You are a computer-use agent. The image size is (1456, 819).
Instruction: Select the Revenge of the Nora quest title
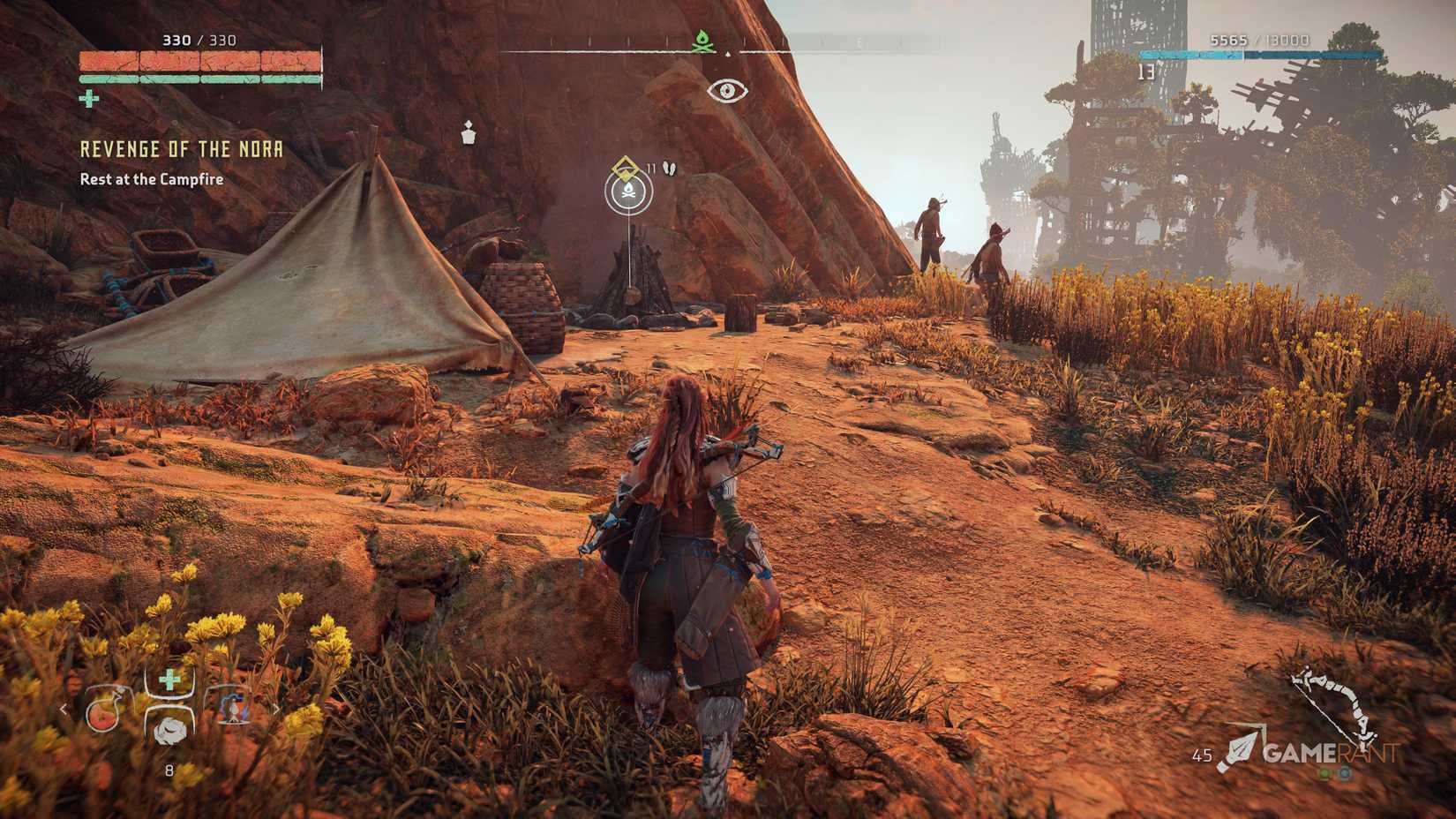pyautogui.click(x=181, y=150)
